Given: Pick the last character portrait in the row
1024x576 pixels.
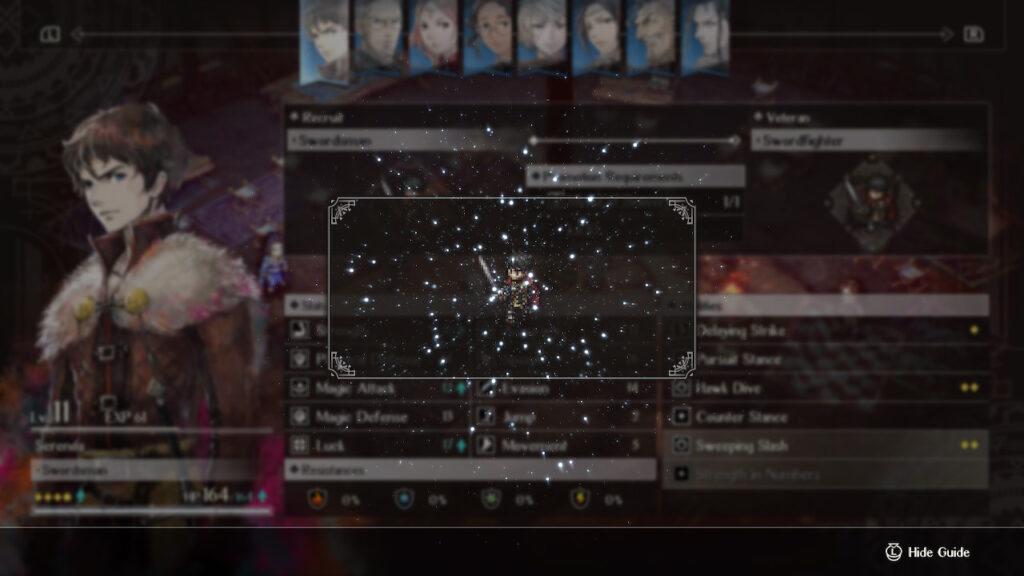Looking at the screenshot, I should (704, 36).
